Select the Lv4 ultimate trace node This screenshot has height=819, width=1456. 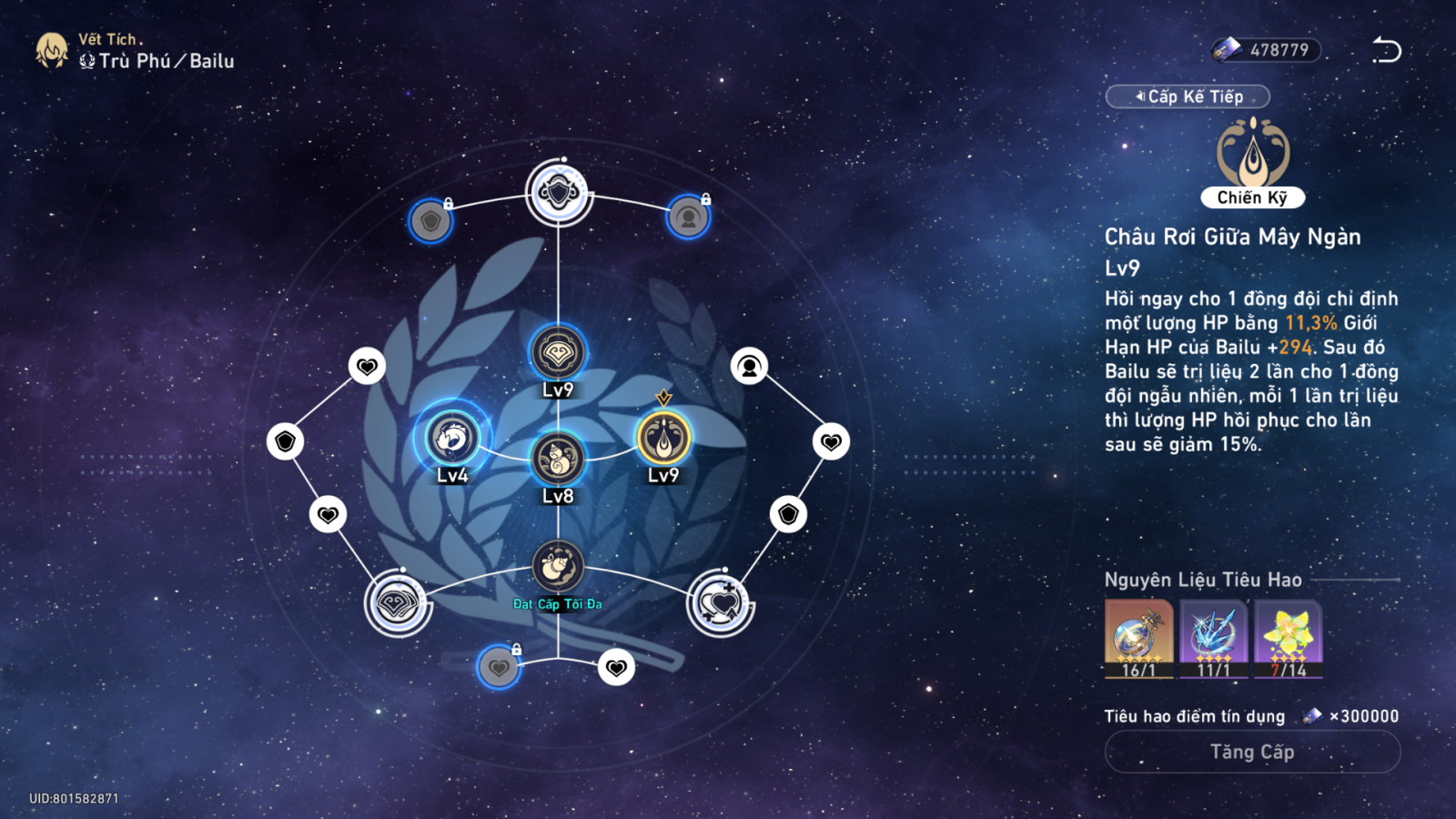pyautogui.click(x=452, y=439)
